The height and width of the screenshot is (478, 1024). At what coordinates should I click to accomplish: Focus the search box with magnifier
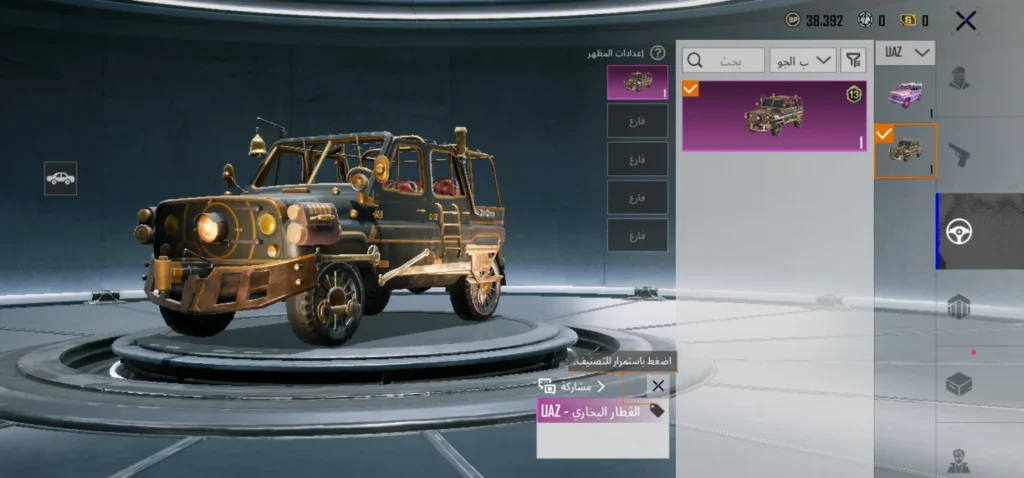pos(723,60)
